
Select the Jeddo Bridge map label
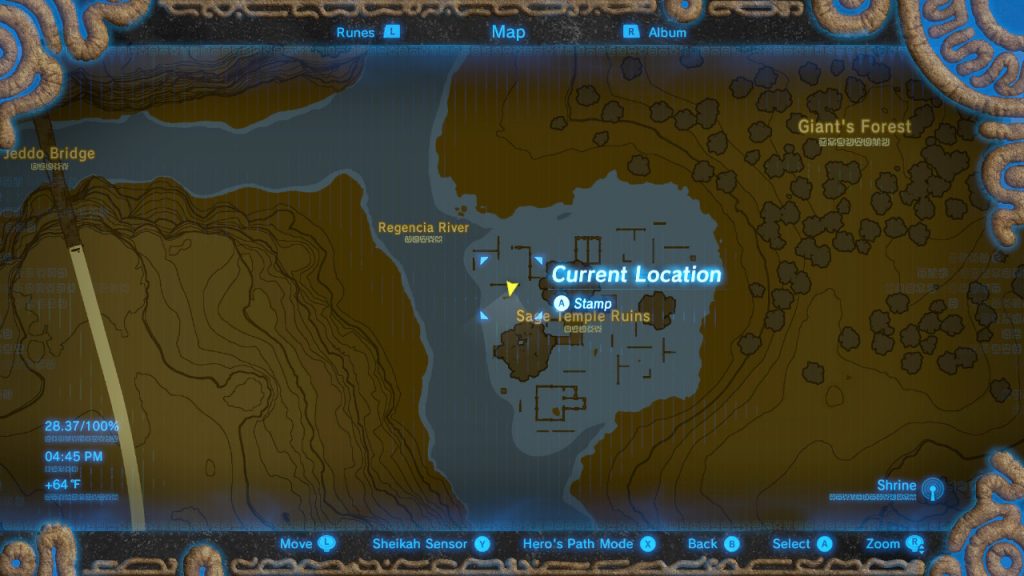(50, 154)
